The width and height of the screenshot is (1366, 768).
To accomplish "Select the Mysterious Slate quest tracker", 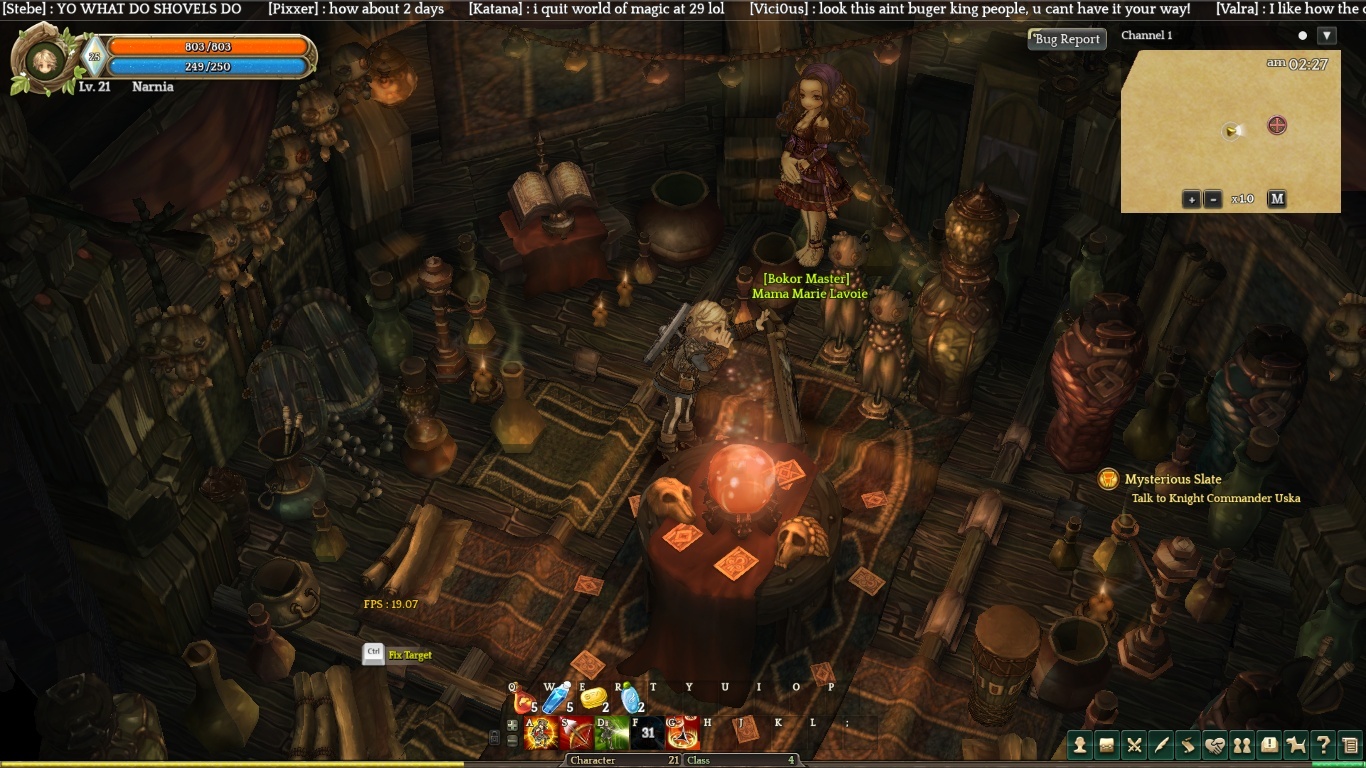I will pos(1172,480).
